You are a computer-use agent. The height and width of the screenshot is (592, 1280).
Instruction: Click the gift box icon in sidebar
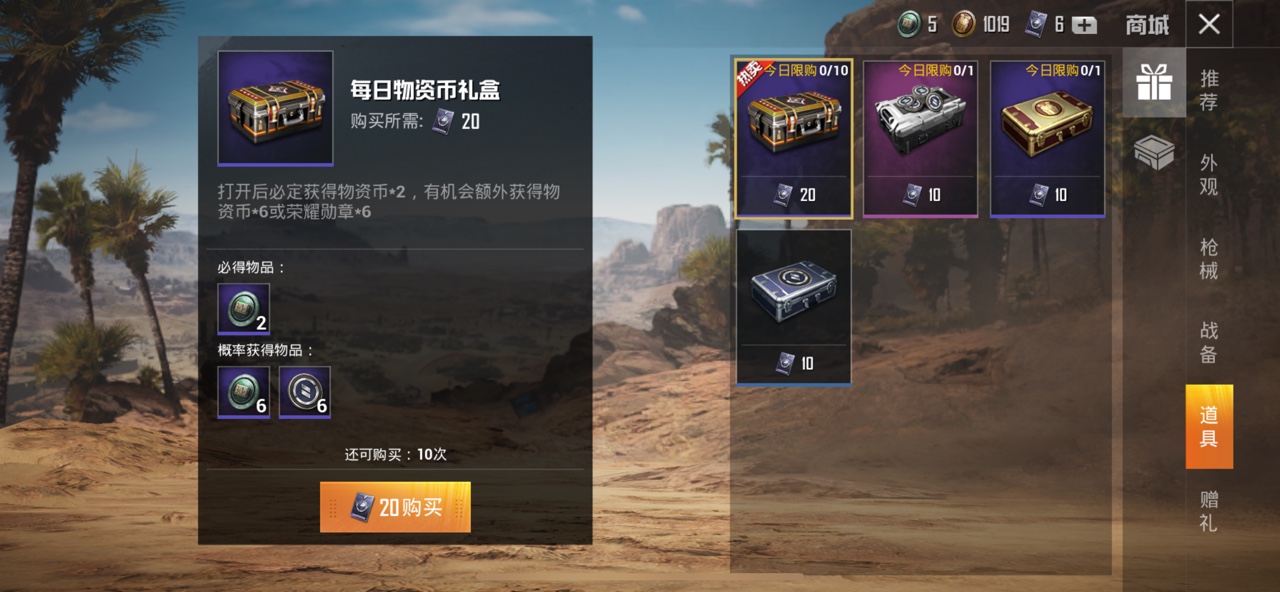click(1154, 84)
